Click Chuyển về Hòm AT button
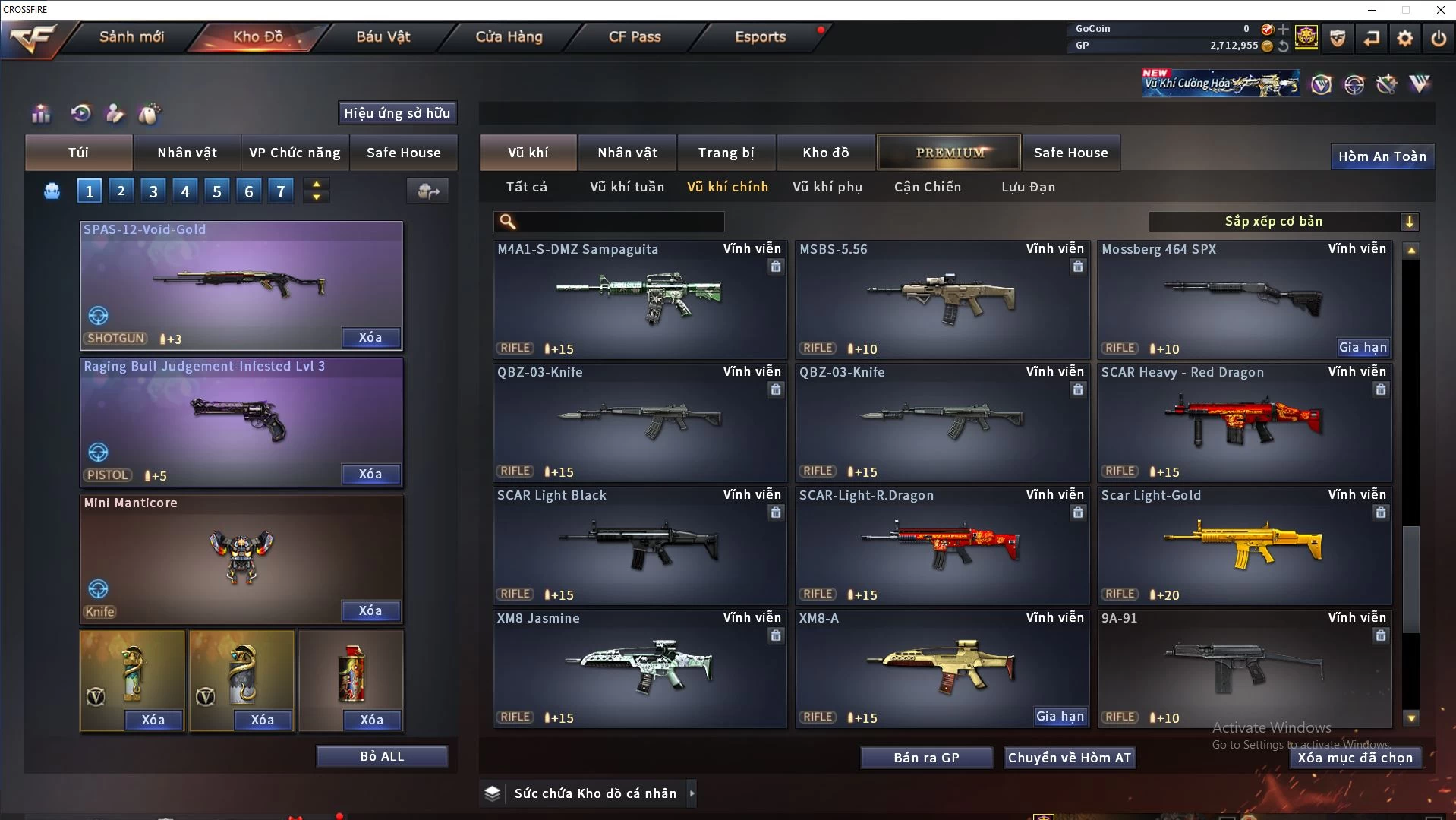Image resolution: width=1456 pixels, height=820 pixels. pos(1069,758)
